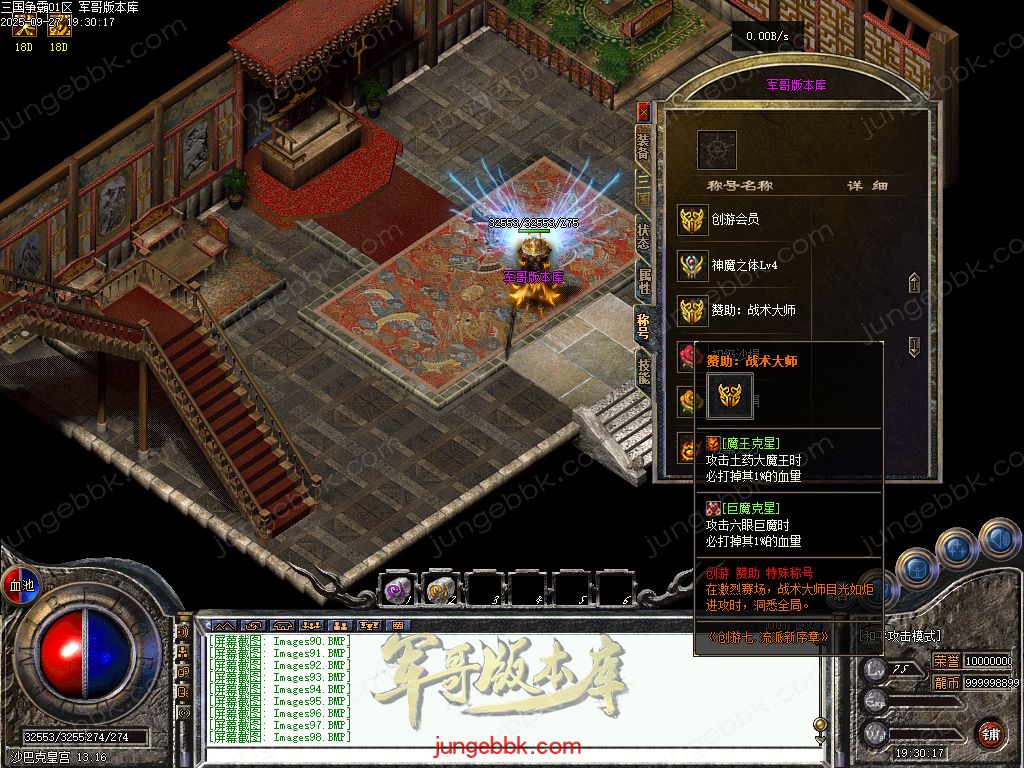Use the purple scroll in hotbar slot 1

point(397,591)
